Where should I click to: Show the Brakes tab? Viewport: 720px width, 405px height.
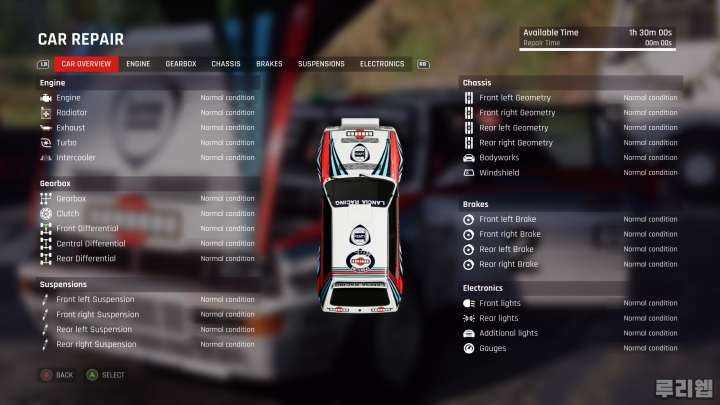tap(269, 64)
